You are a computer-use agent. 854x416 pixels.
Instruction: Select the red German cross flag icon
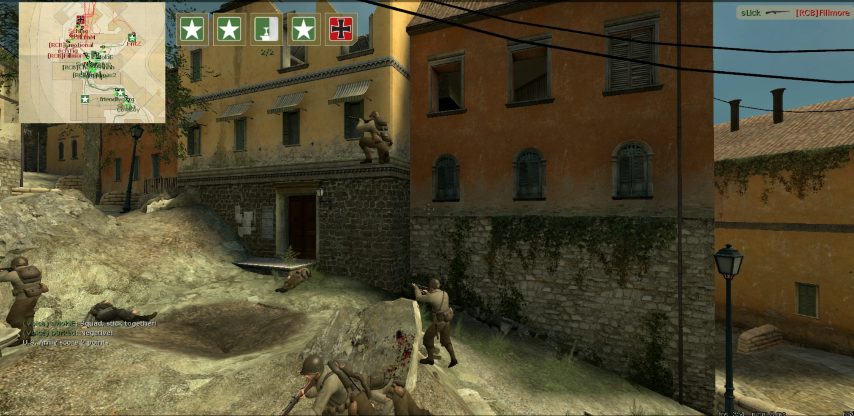click(x=341, y=29)
